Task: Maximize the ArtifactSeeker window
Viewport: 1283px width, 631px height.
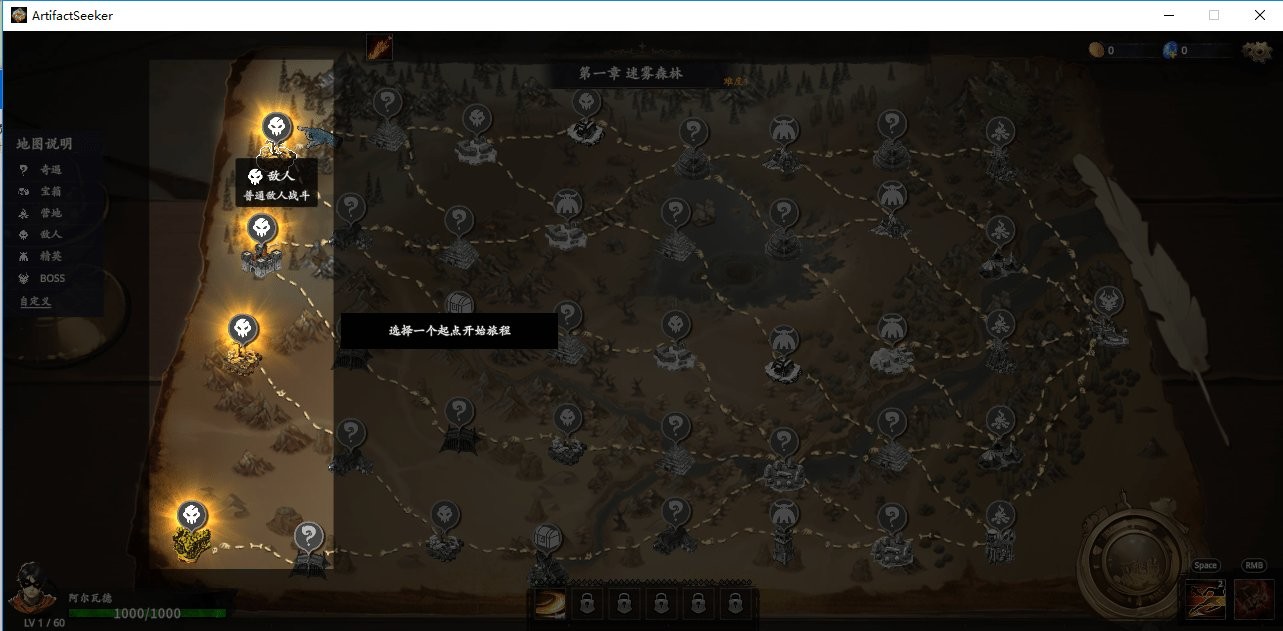Action: (x=1214, y=15)
